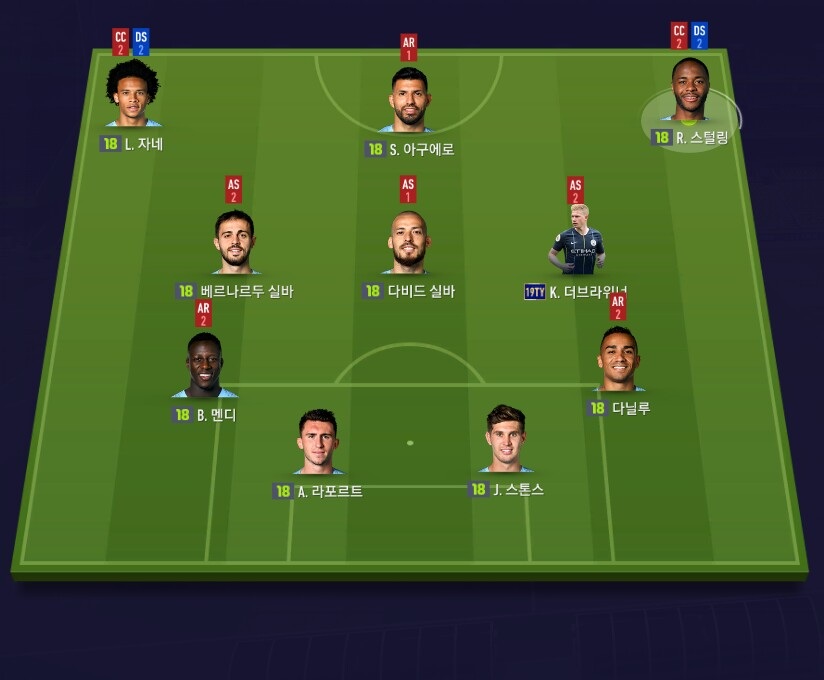
Task: Select L. 자네 player card
Action: coord(133,95)
